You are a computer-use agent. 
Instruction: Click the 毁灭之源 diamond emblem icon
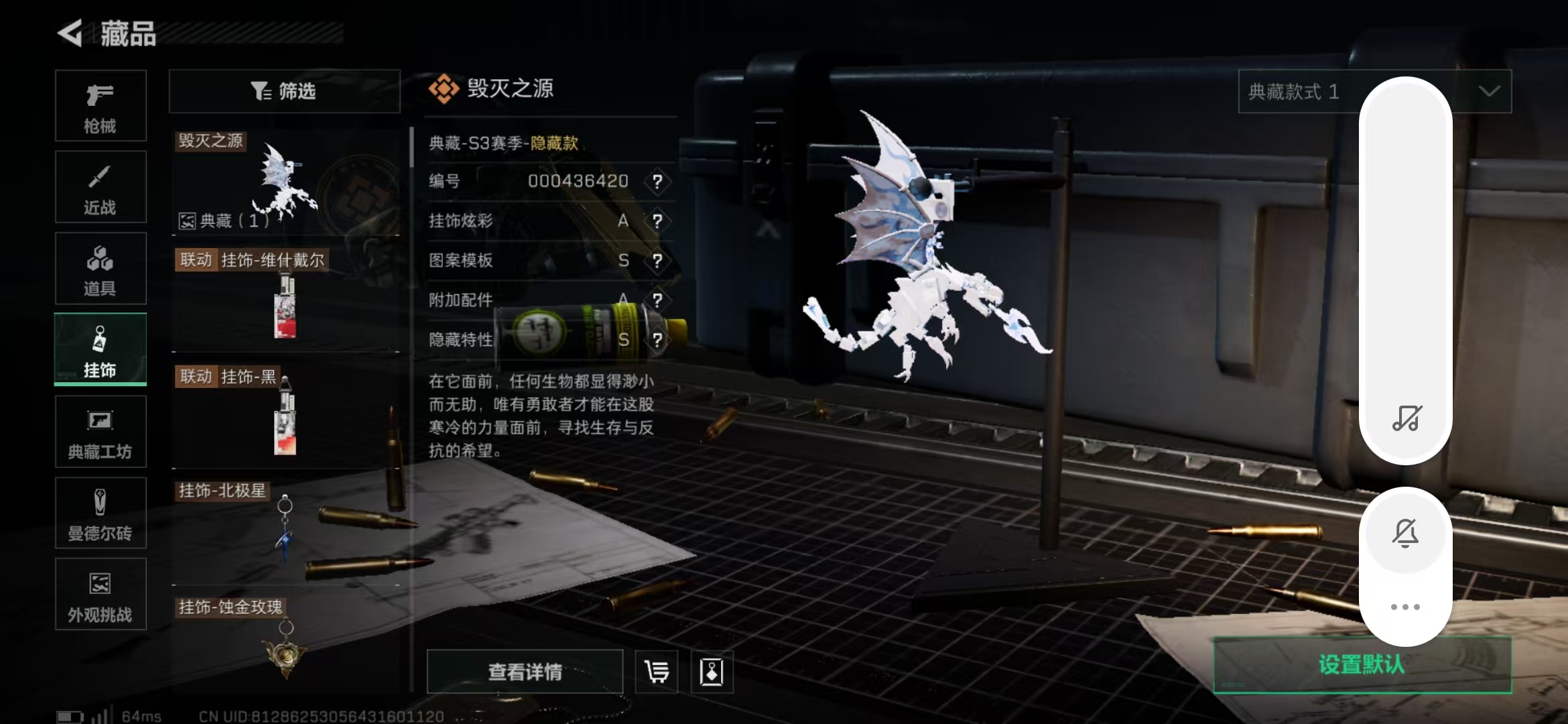coord(444,88)
